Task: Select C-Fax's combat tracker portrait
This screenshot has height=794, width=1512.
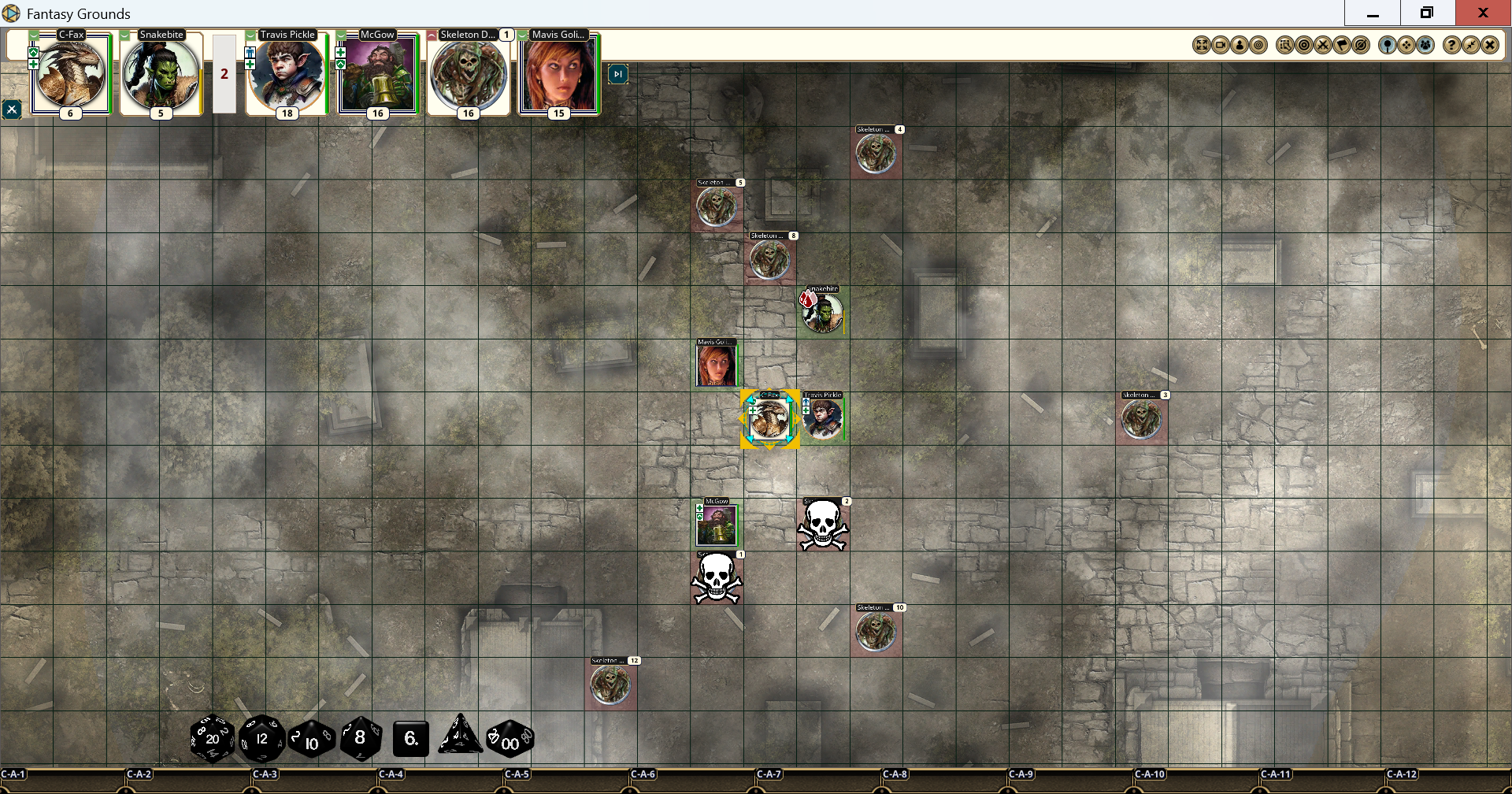Action: click(70, 74)
